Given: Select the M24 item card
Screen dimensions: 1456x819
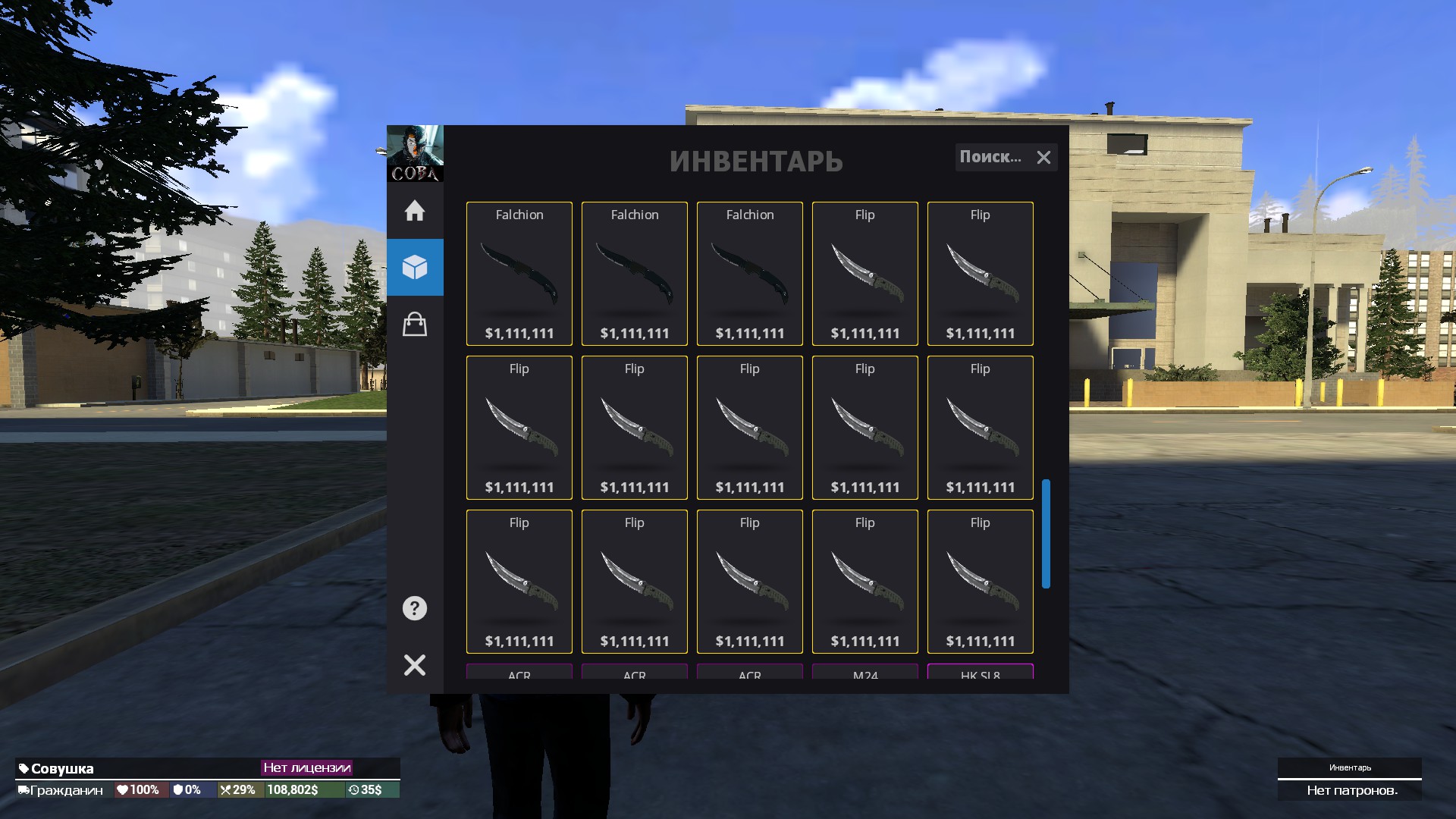Looking at the screenshot, I should pos(865,672).
